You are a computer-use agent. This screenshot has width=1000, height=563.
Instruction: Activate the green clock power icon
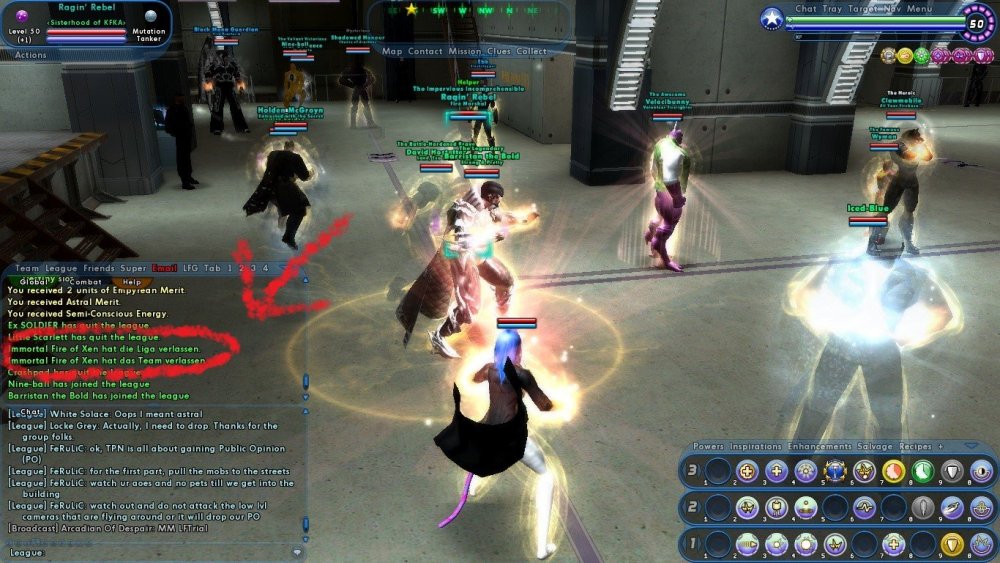921,471
